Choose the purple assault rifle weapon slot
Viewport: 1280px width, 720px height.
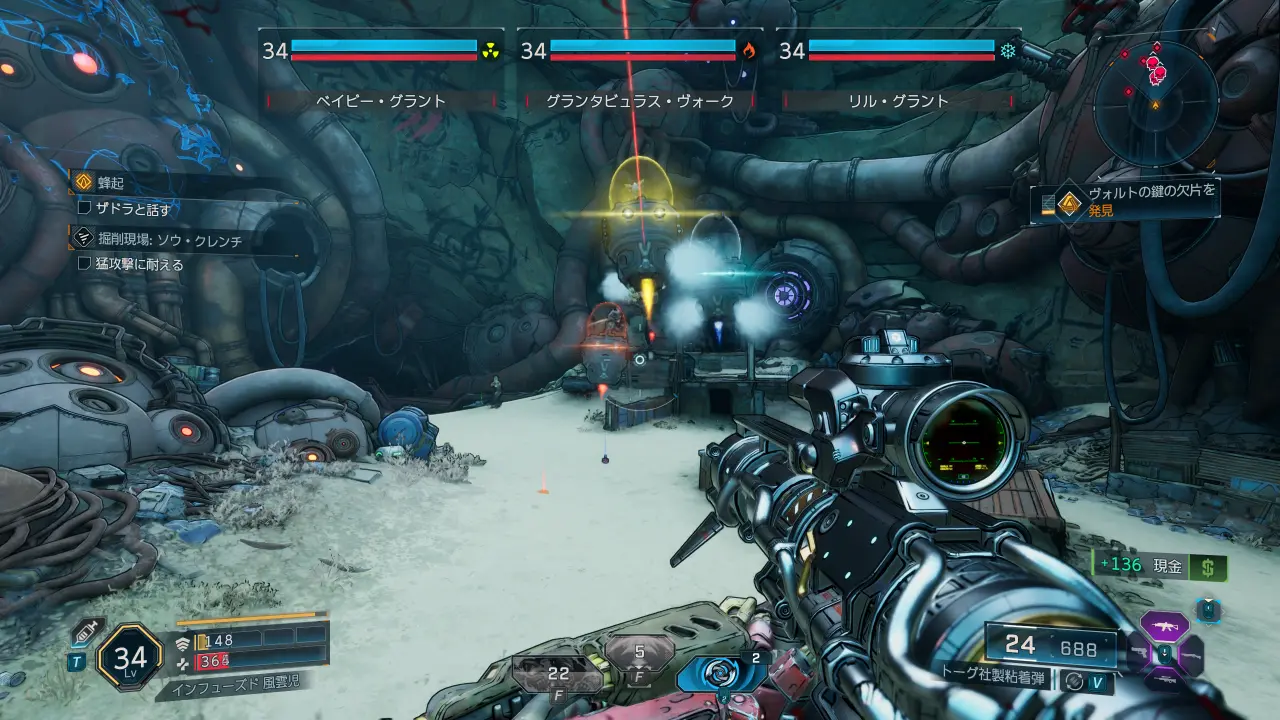click(1164, 628)
